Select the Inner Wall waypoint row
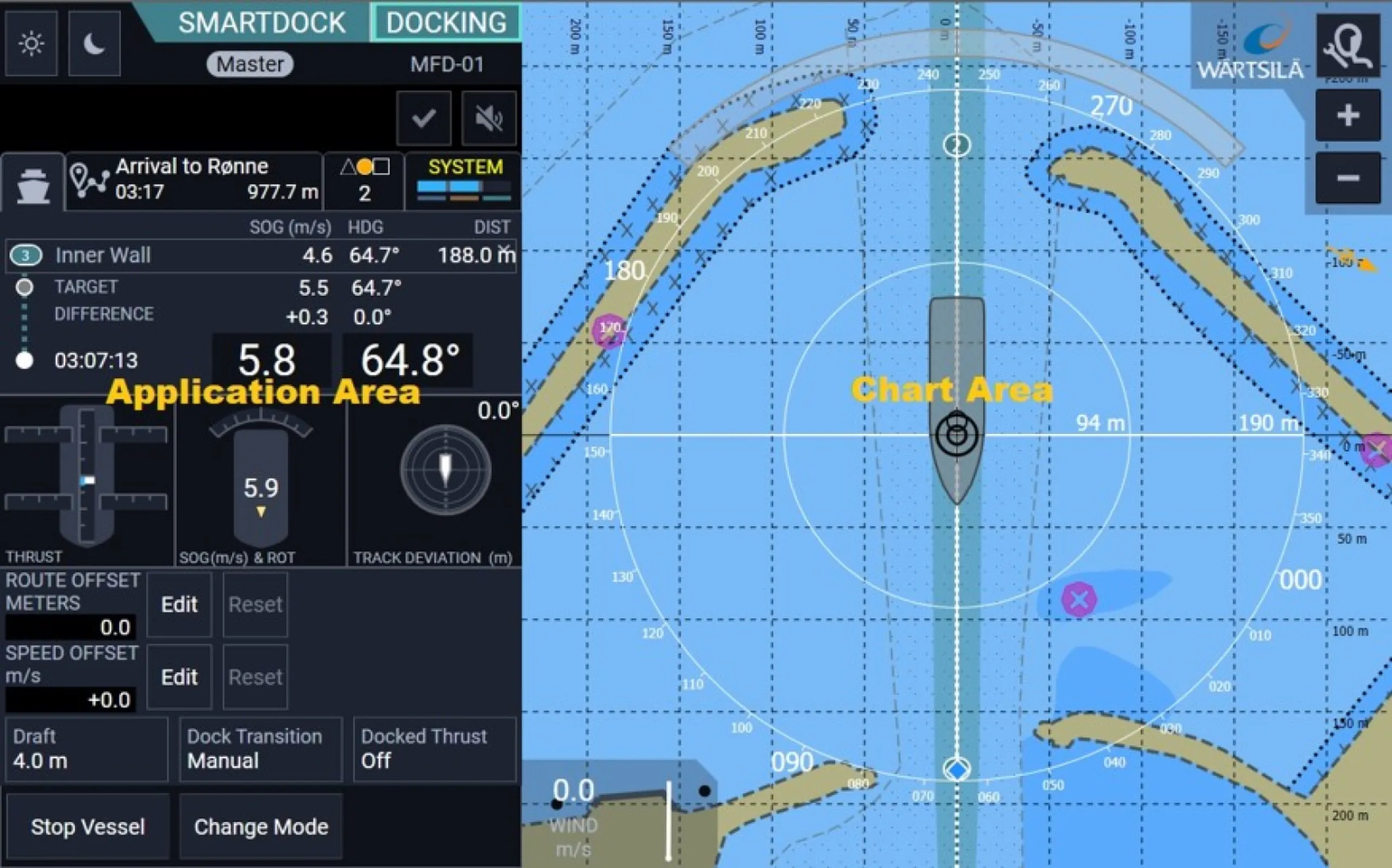The image size is (1392, 868). coord(260,255)
